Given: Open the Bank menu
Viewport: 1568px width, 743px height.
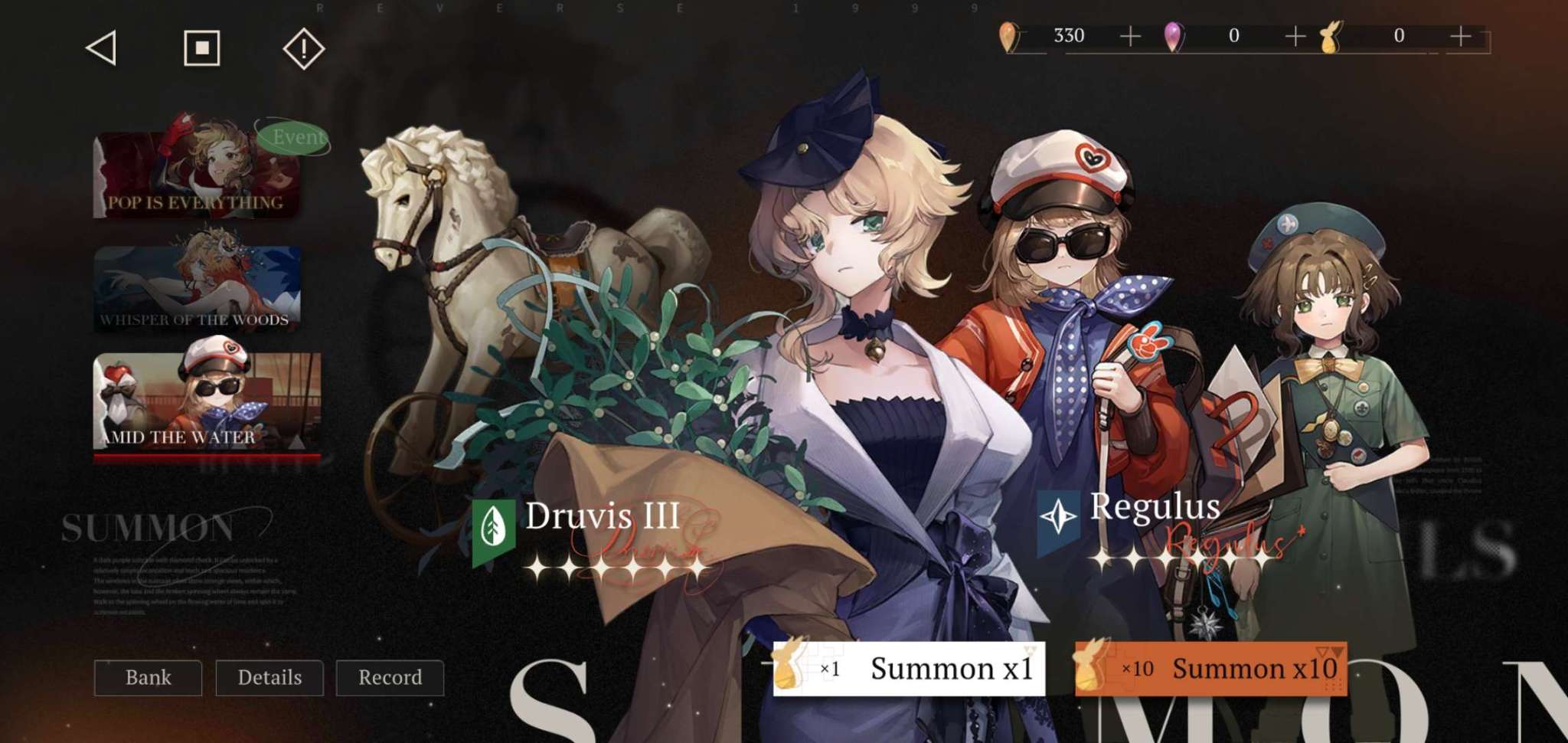Looking at the screenshot, I should 147,678.
